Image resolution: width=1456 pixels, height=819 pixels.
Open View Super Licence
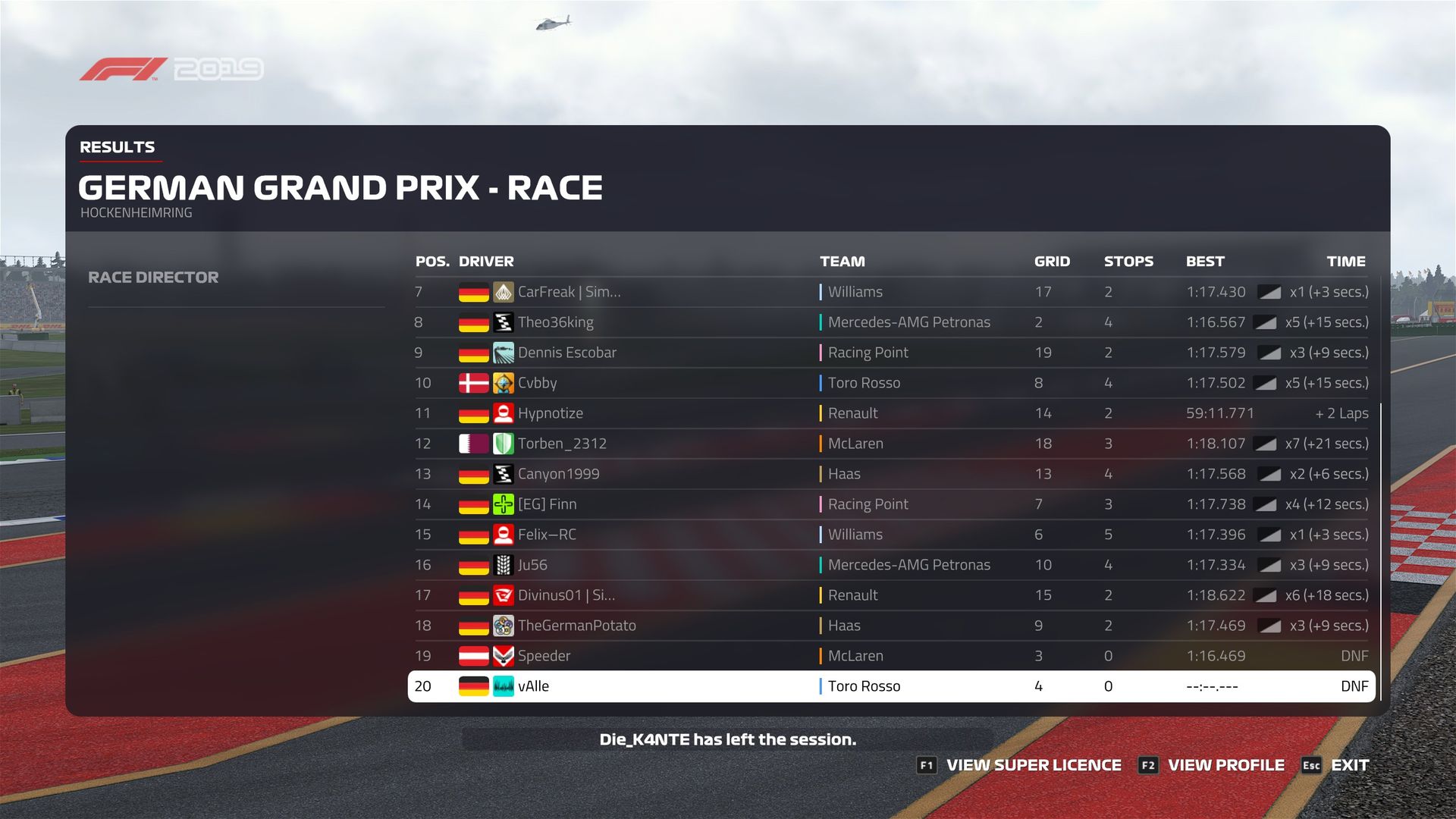[x=1020, y=765]
